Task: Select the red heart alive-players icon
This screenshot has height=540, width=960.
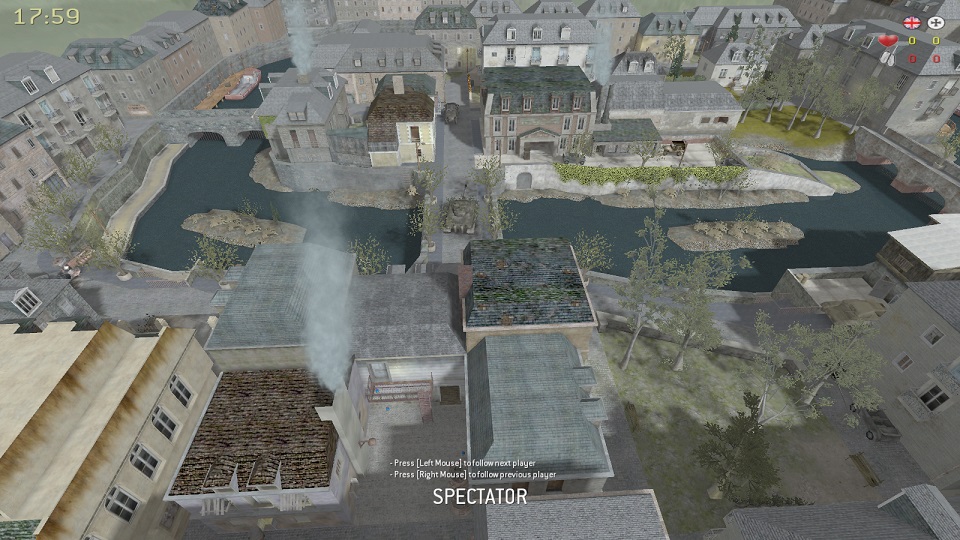Action: click(887, 41)
